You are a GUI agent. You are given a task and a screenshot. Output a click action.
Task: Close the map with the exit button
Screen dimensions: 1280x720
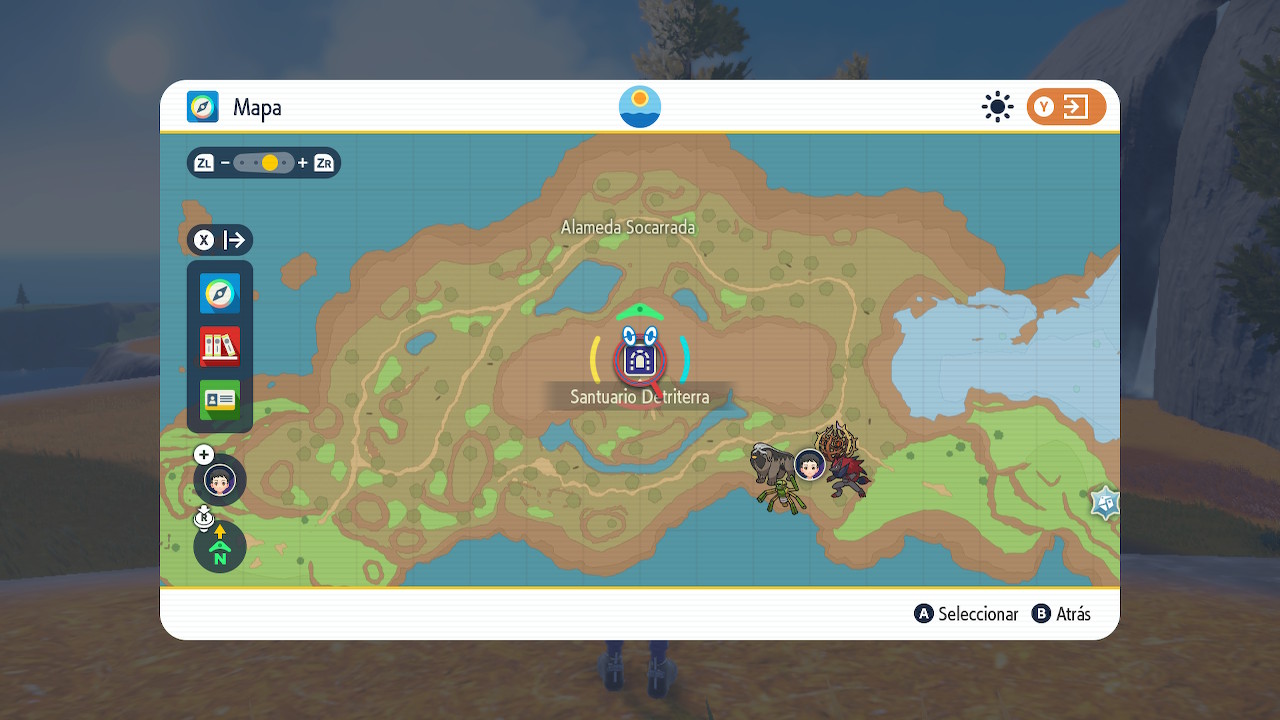1066,107
